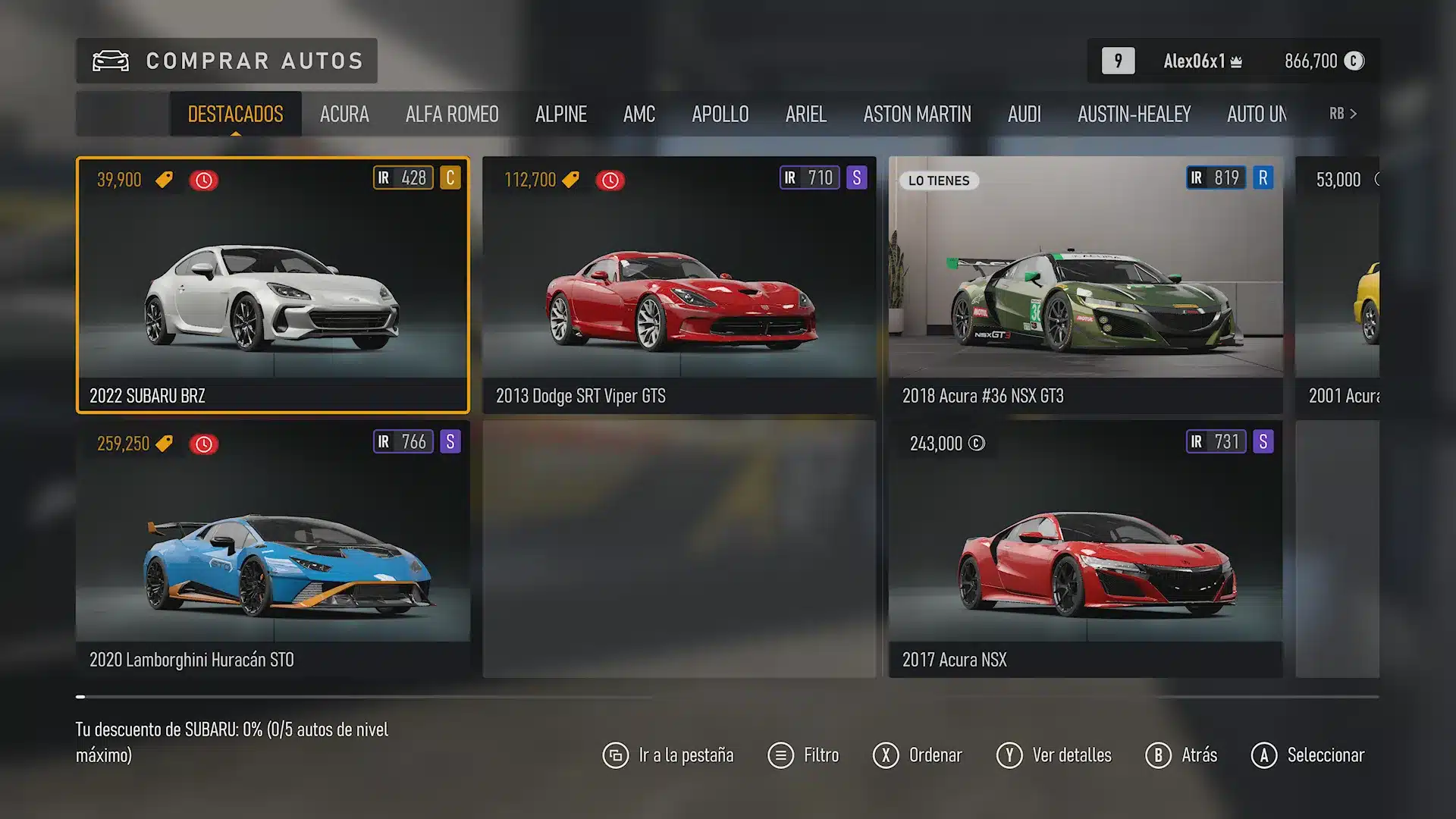
Task: Open Ver detalles for the car
Action: pyautogui.click(x=1054, y=755)
